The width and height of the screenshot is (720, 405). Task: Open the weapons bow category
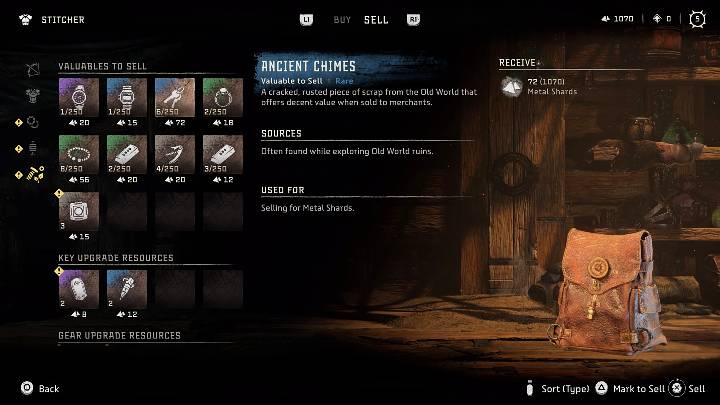point(33,69)
